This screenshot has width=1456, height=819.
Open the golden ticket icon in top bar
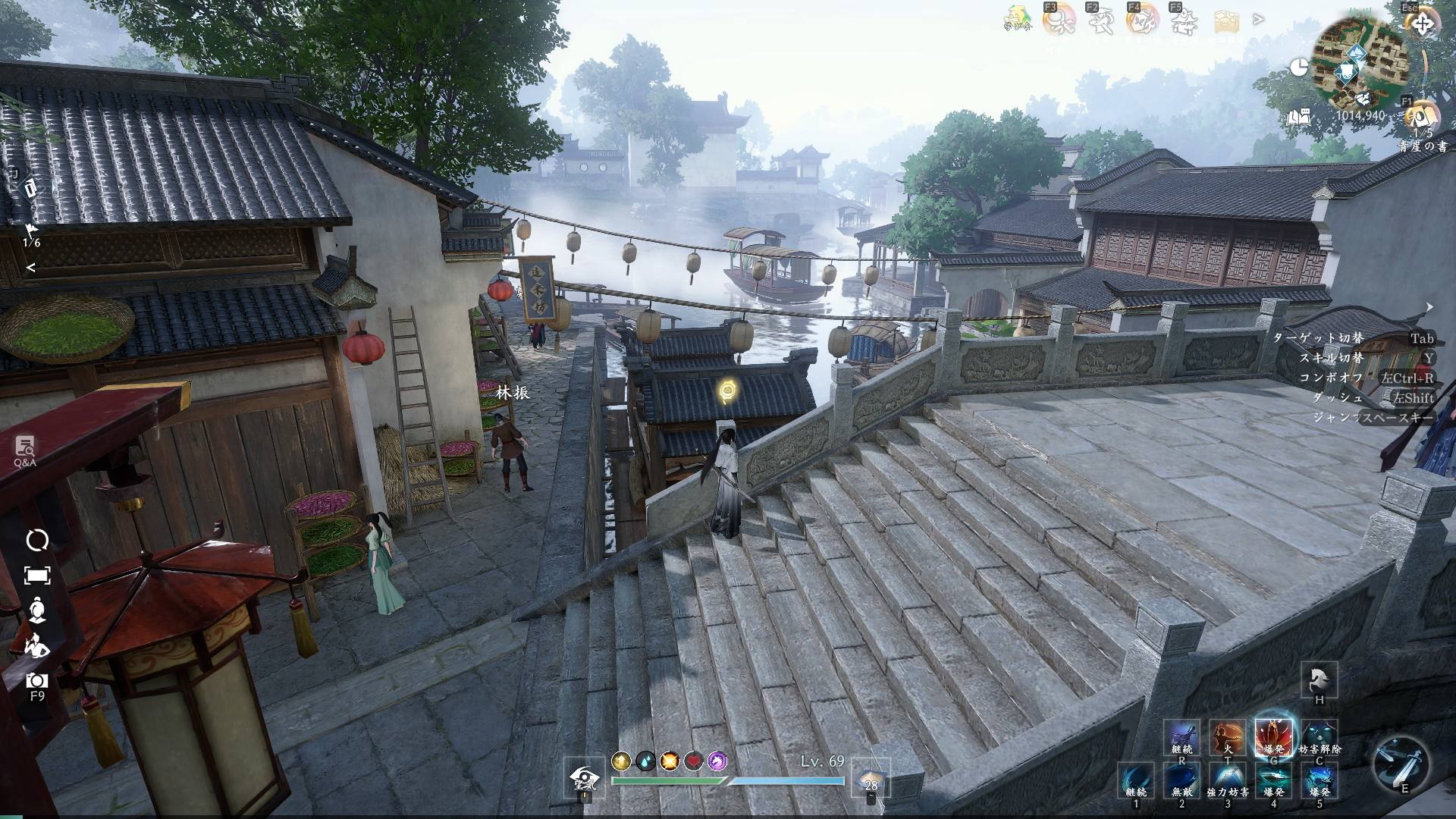[x=1226, y=21]
